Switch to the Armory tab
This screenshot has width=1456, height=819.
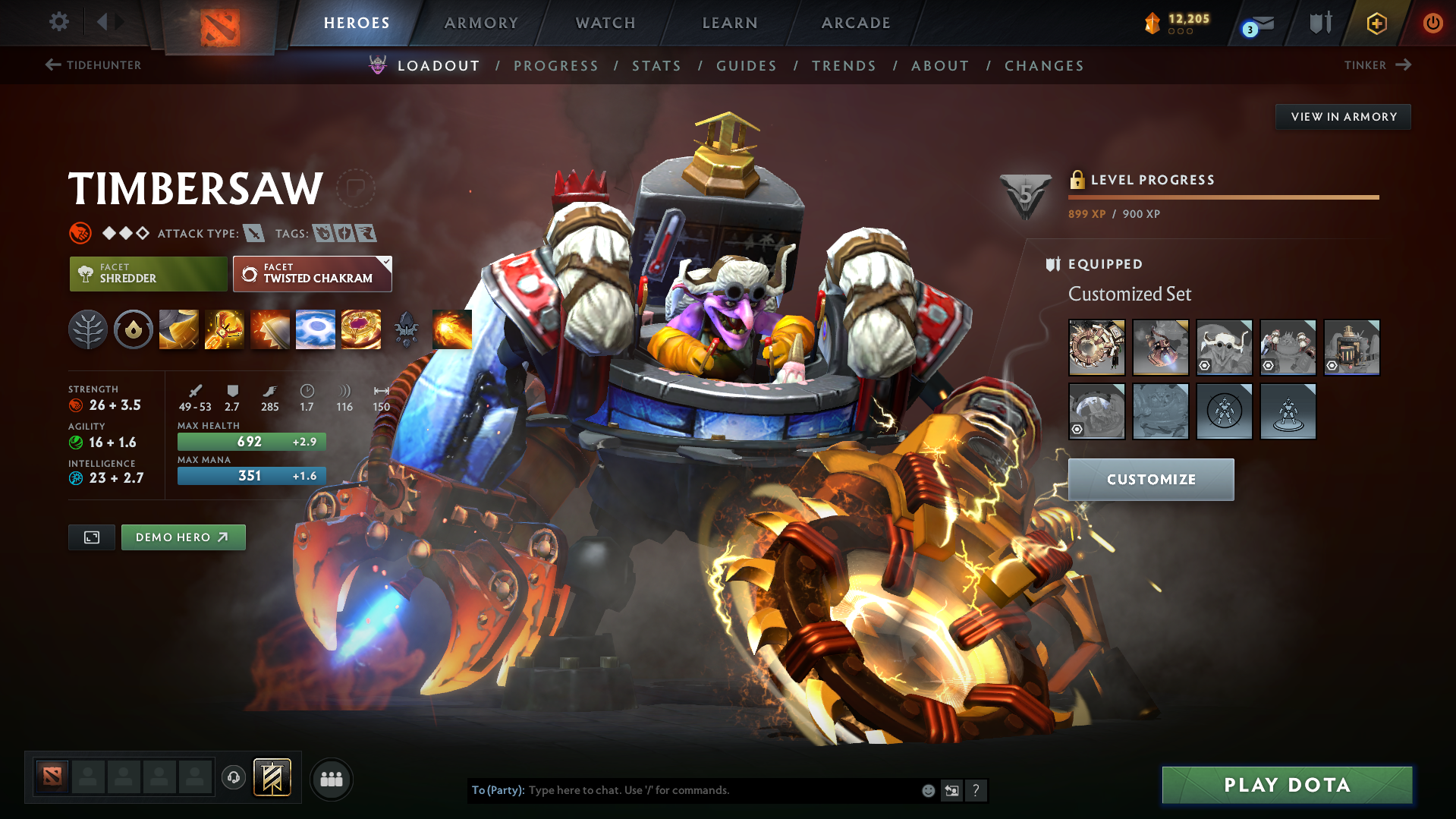tap(481, 23)
